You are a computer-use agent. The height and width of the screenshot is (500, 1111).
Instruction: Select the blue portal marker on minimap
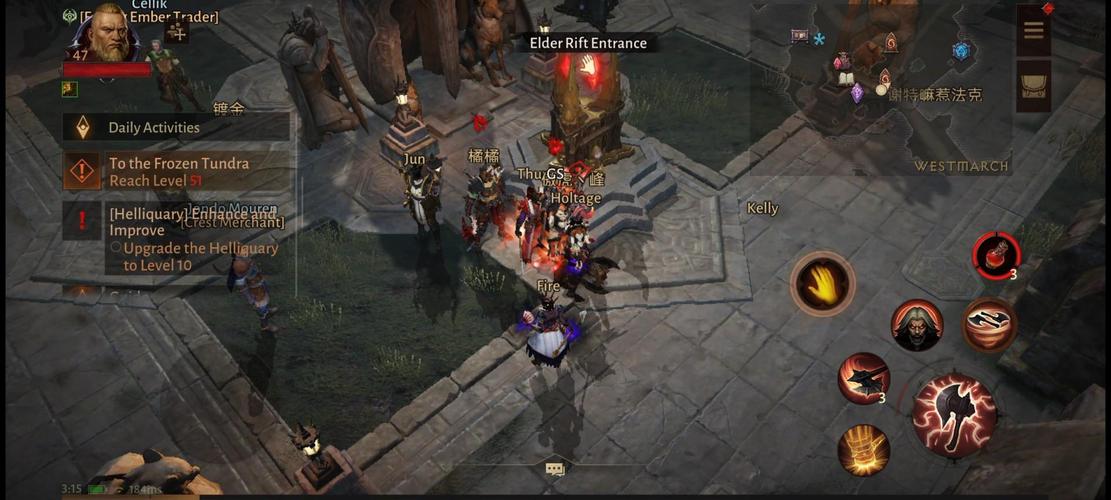tap(961, 51)
